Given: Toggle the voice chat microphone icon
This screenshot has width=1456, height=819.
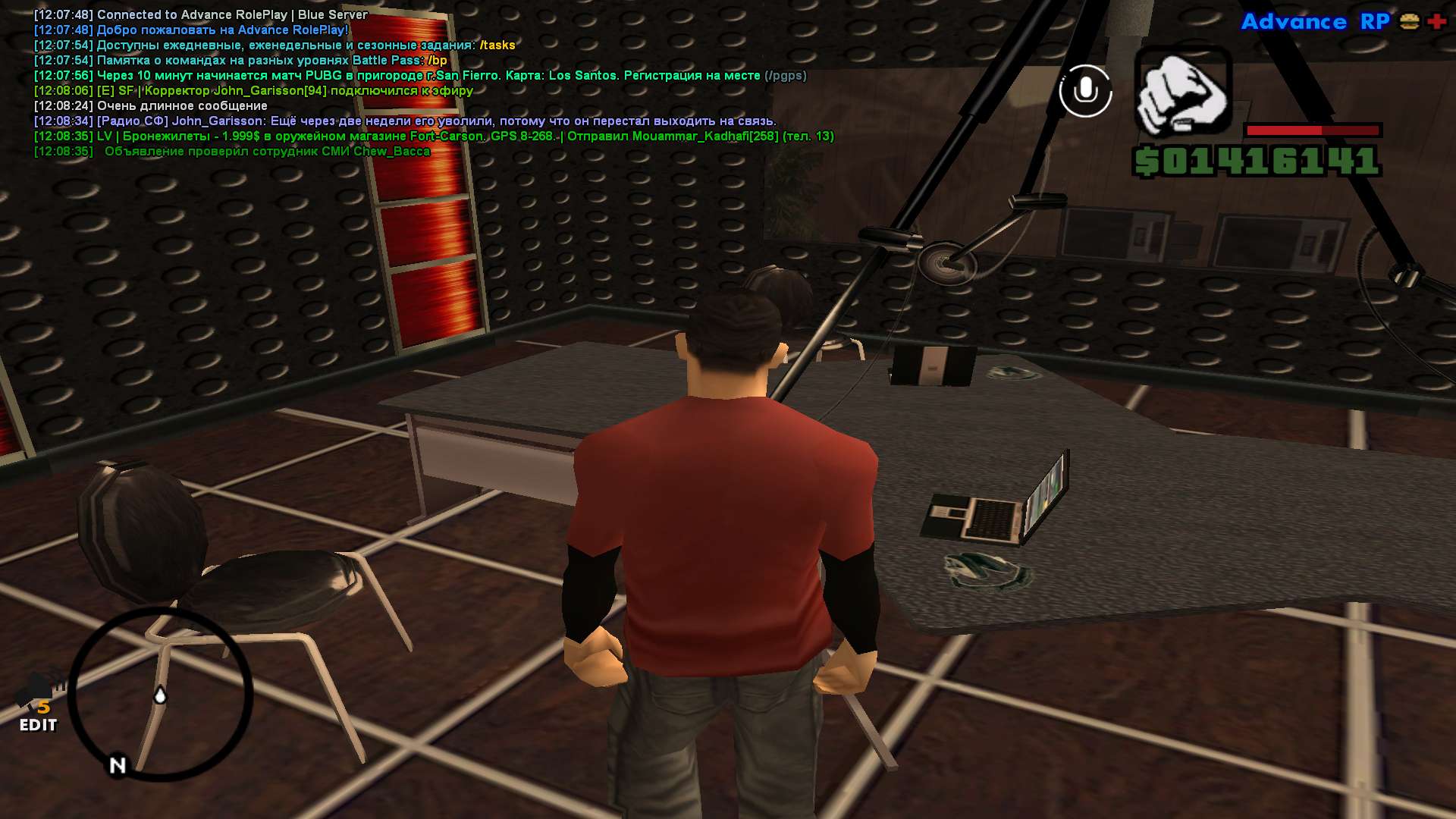Looking at the screenshot, I should click(x=1085, y=91).
